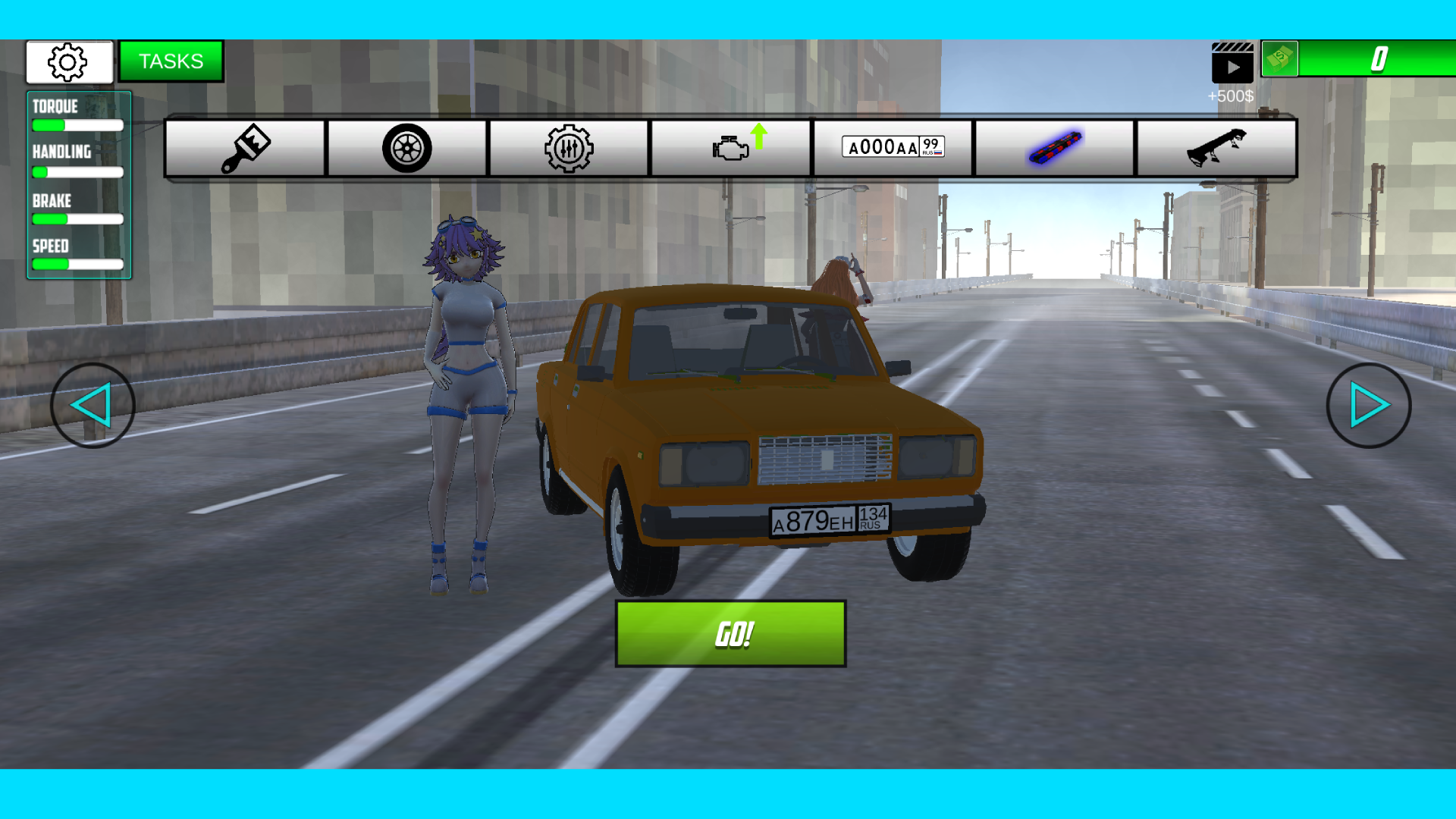Viewport: 1456px width, 819px height.
Task: Edit the A000AA license plate option
Action: coord(893,146)
